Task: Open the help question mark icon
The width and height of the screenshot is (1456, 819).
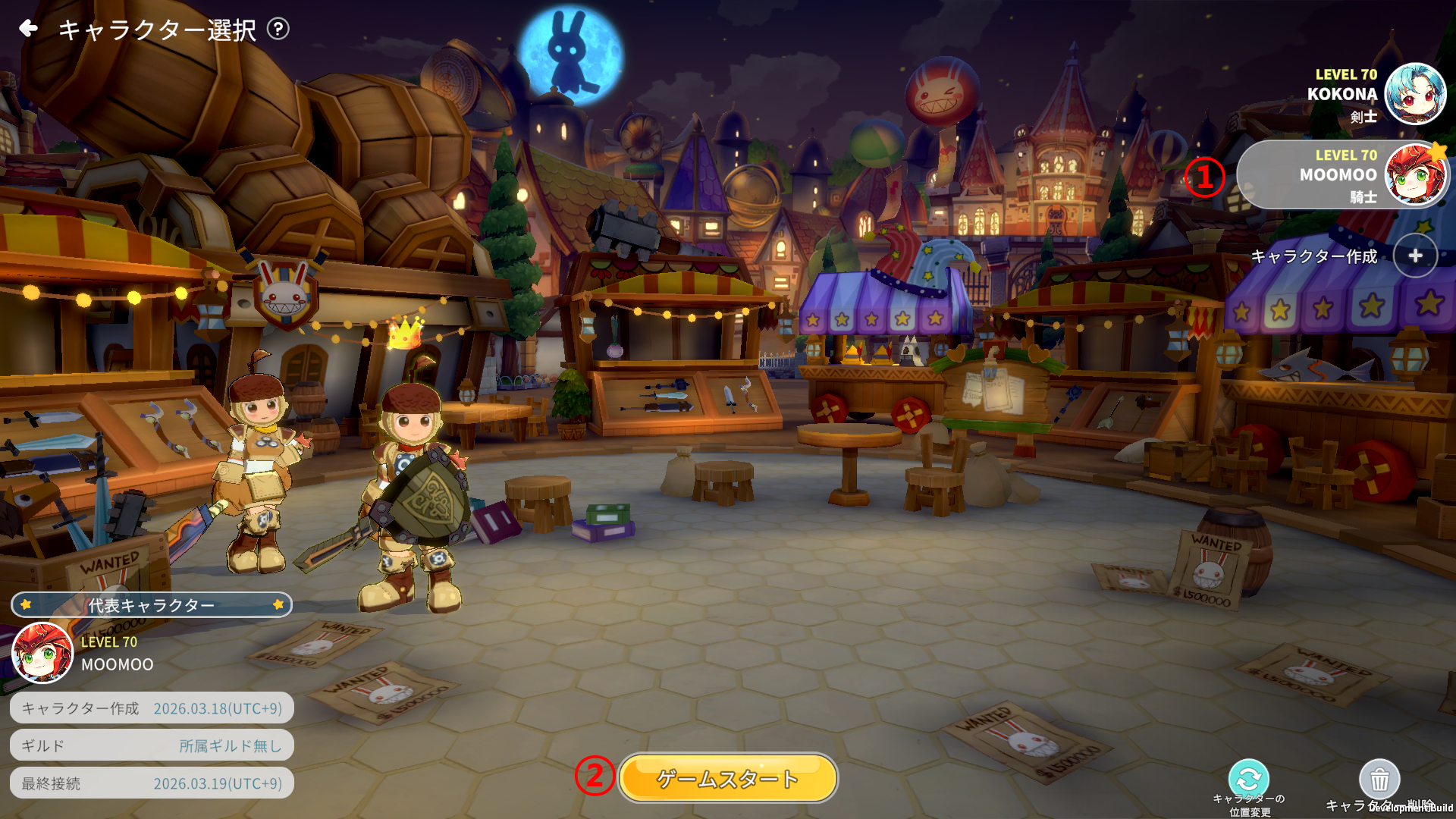Action: tap(278, 29)
